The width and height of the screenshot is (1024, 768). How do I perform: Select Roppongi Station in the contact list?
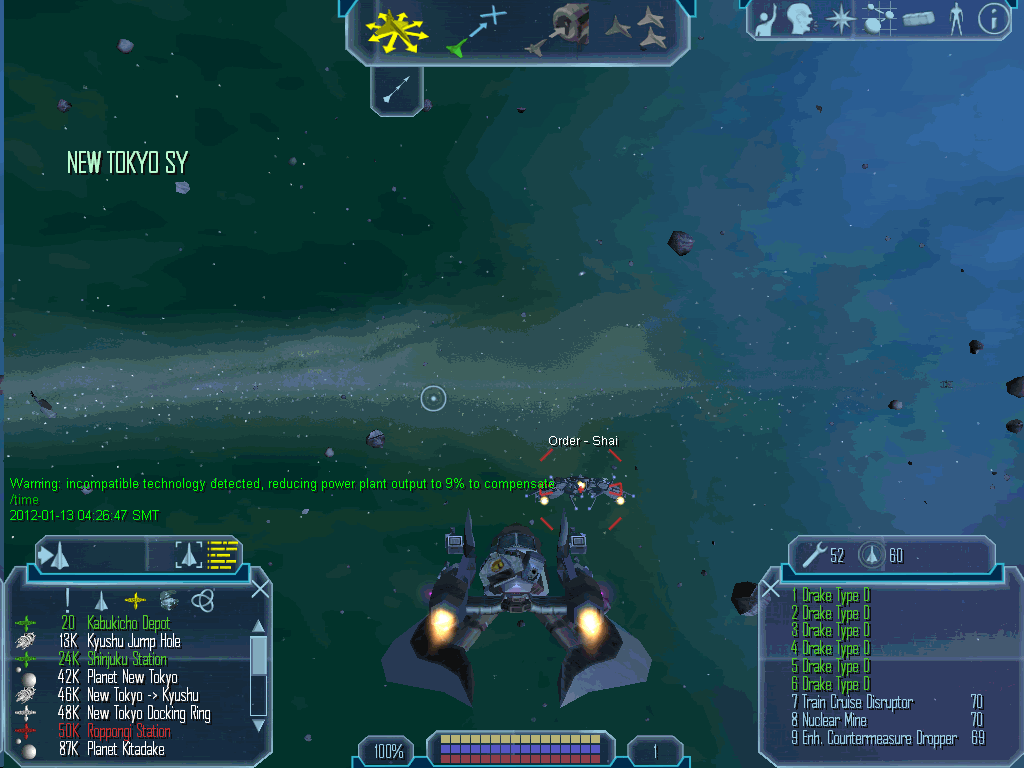coord(128,731)
